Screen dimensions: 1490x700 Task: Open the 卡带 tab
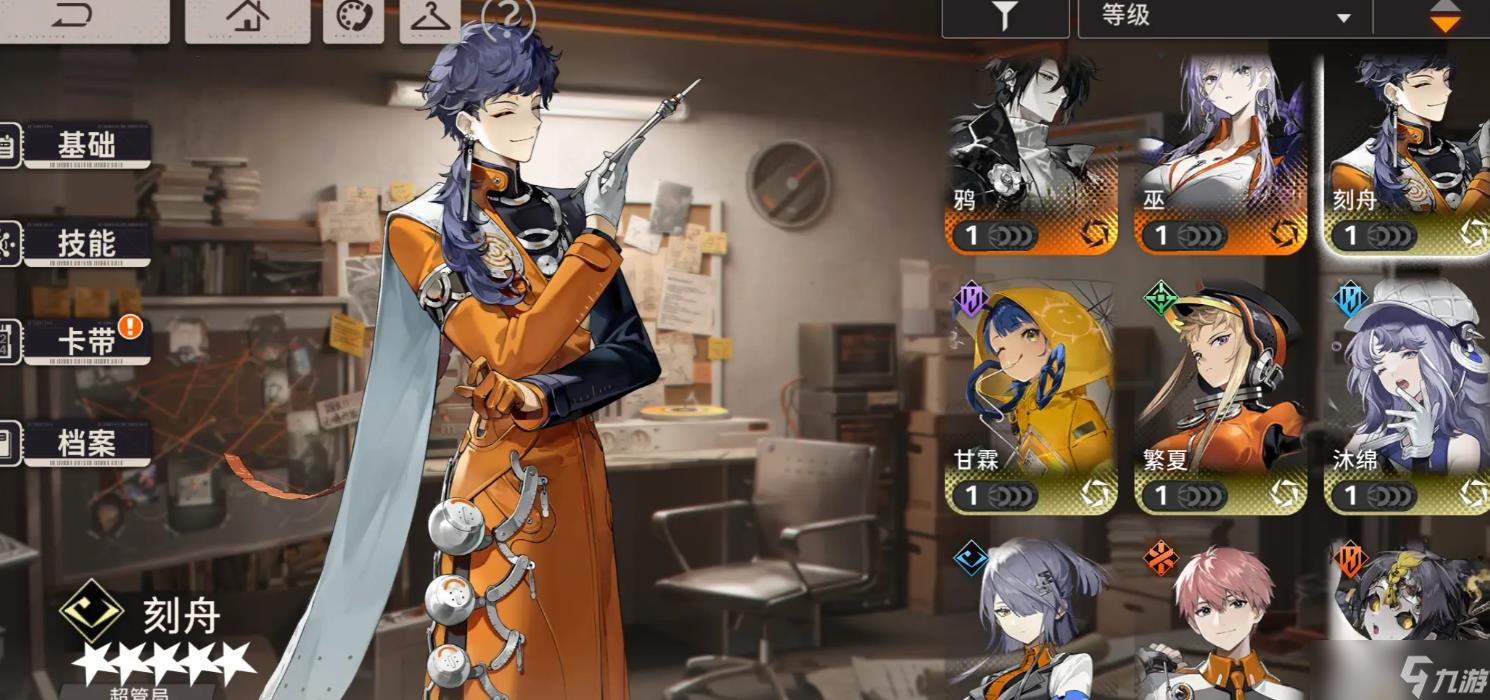click(86, 343)
